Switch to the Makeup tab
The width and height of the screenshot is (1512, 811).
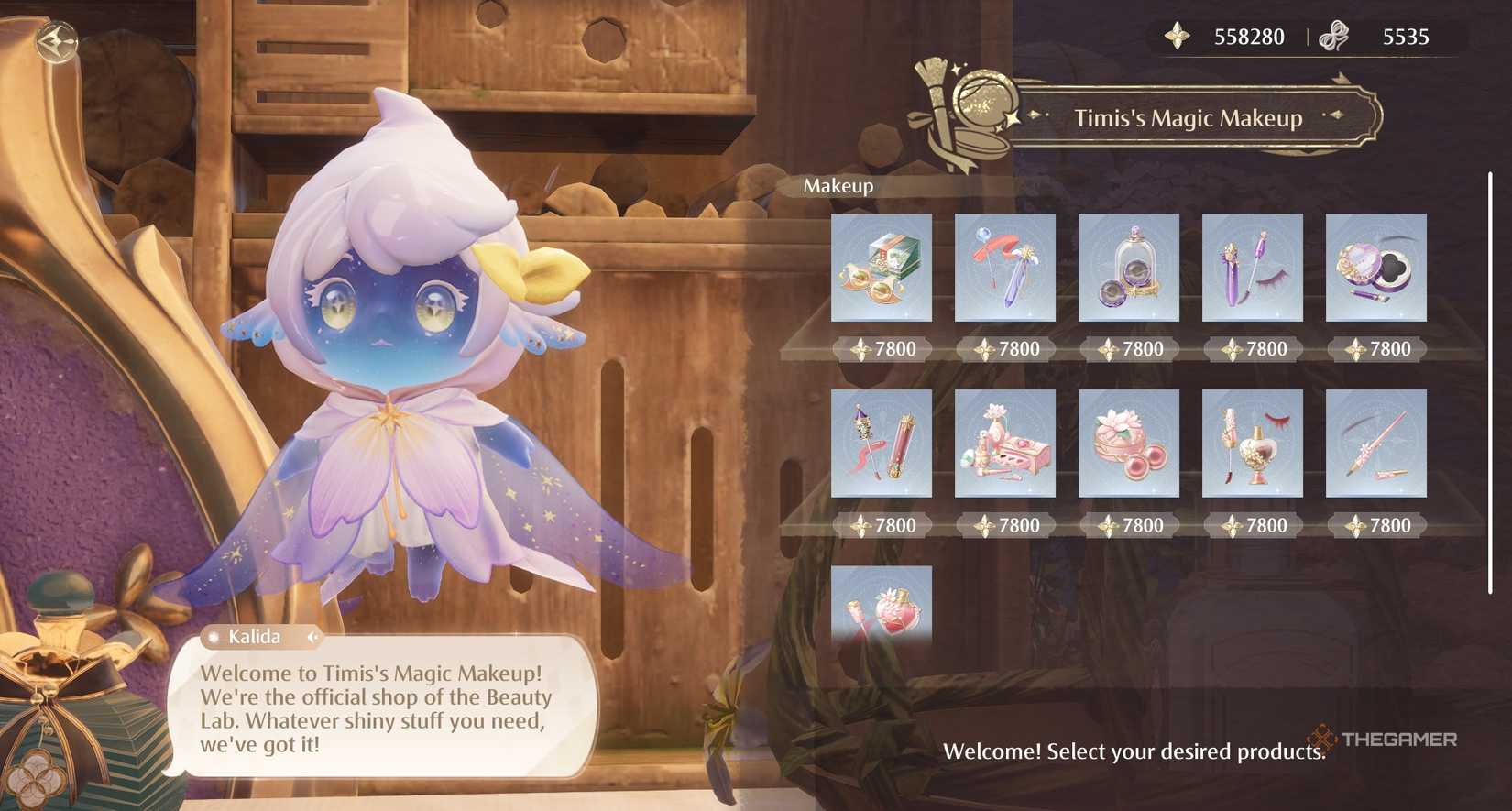[836, 187]
